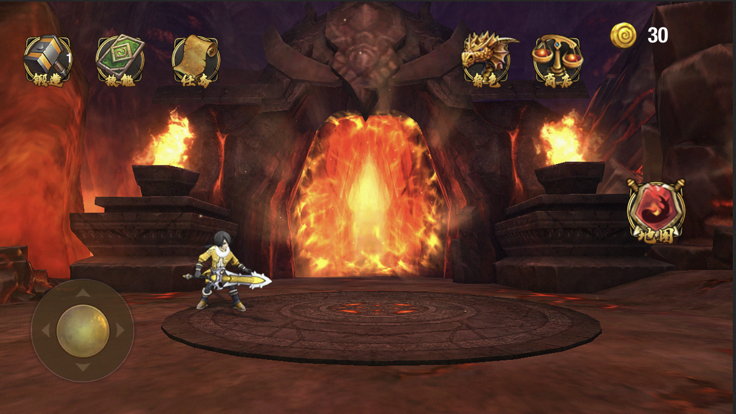Open the quest scroll icon (任务)

click(195, 58)
